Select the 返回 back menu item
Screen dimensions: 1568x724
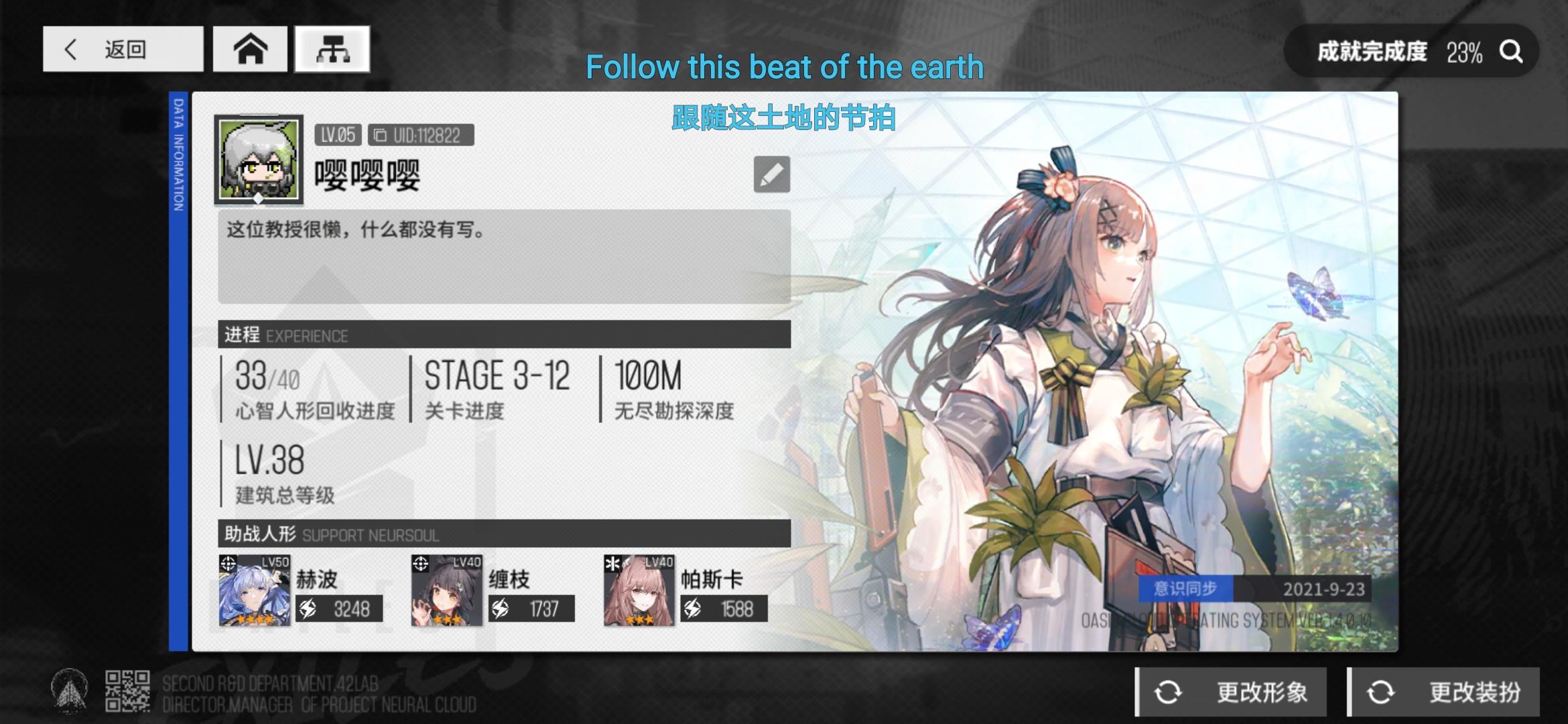click(x=123, y=50)
